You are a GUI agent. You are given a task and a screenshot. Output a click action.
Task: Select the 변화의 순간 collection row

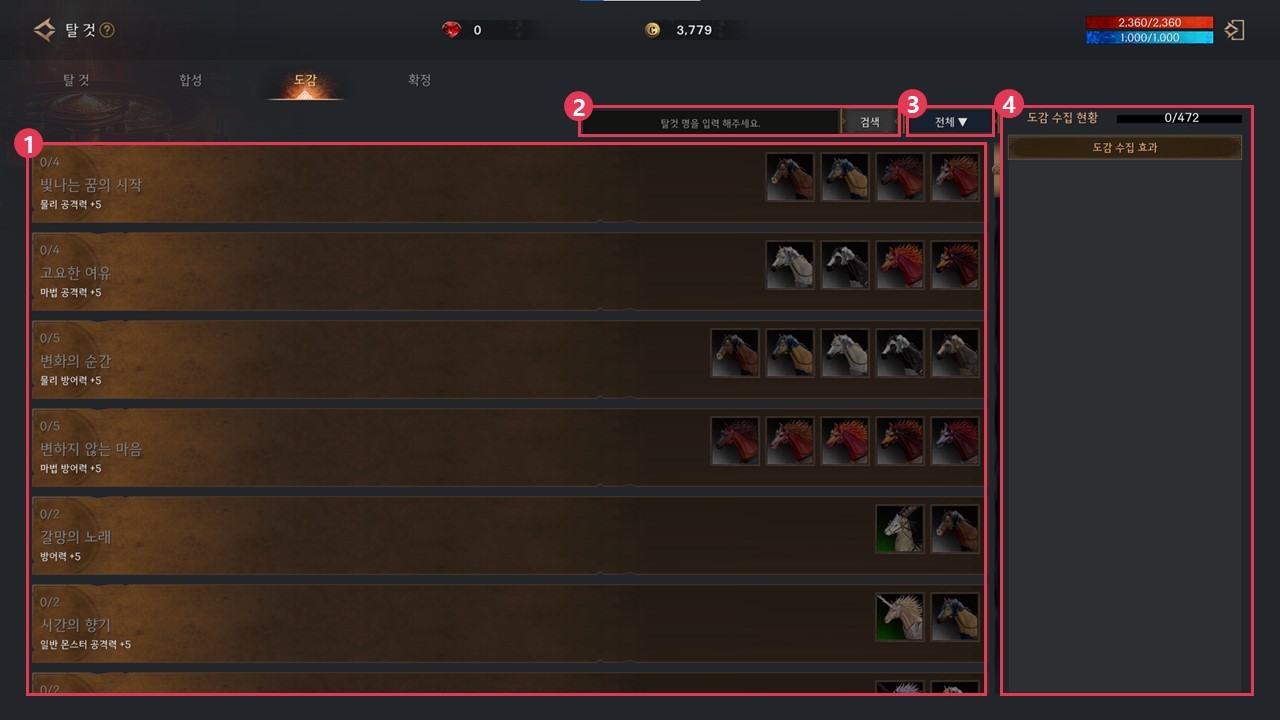tap(300, 361)
